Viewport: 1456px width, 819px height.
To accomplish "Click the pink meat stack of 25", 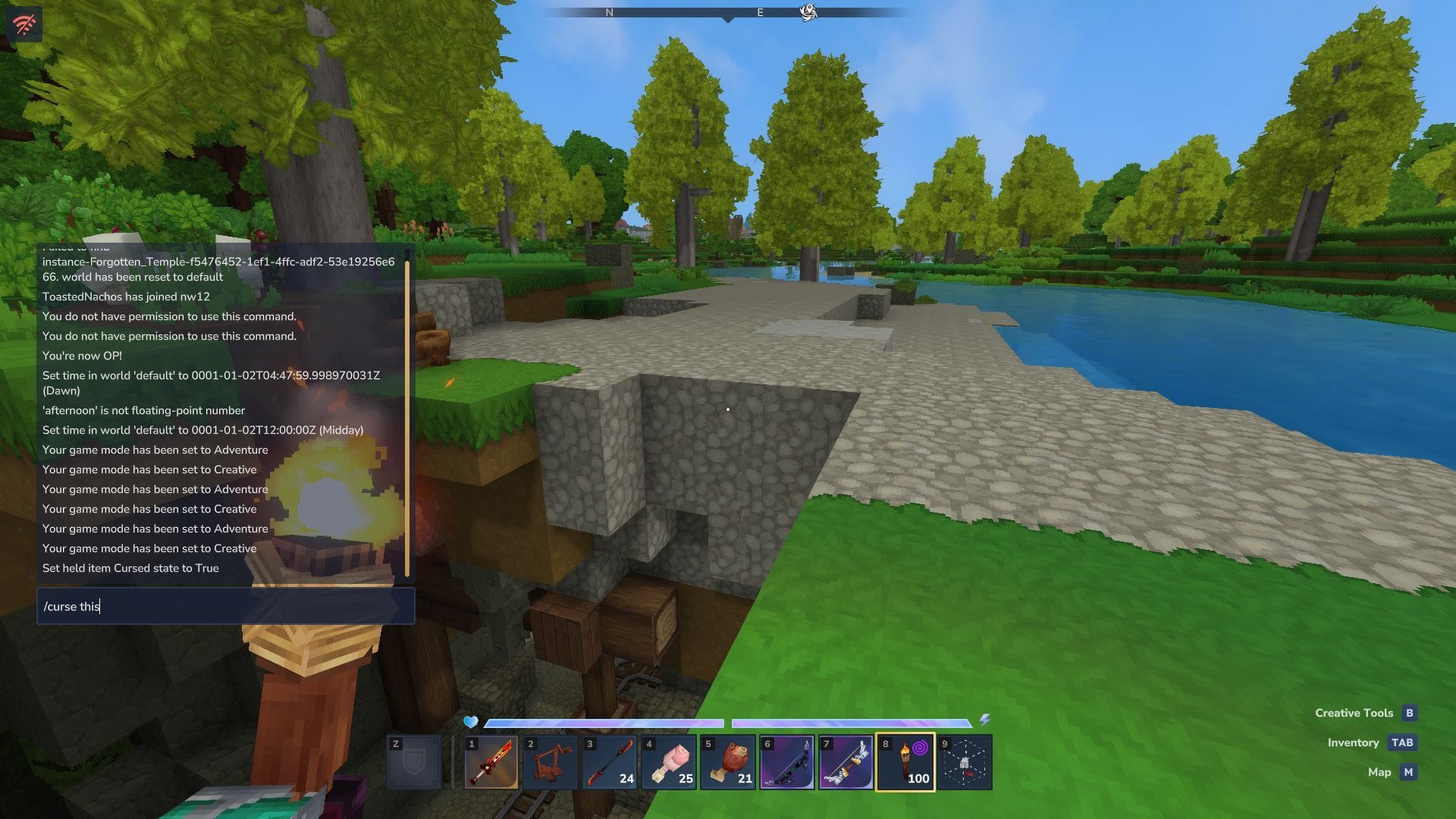I will coord(668,762).
